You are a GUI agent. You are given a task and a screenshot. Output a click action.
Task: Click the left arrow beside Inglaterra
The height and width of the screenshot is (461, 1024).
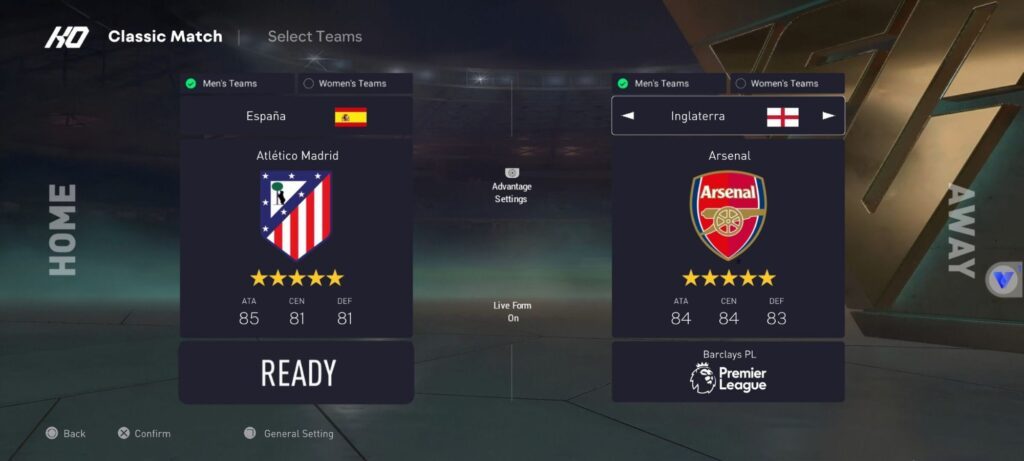click(628, 116)
